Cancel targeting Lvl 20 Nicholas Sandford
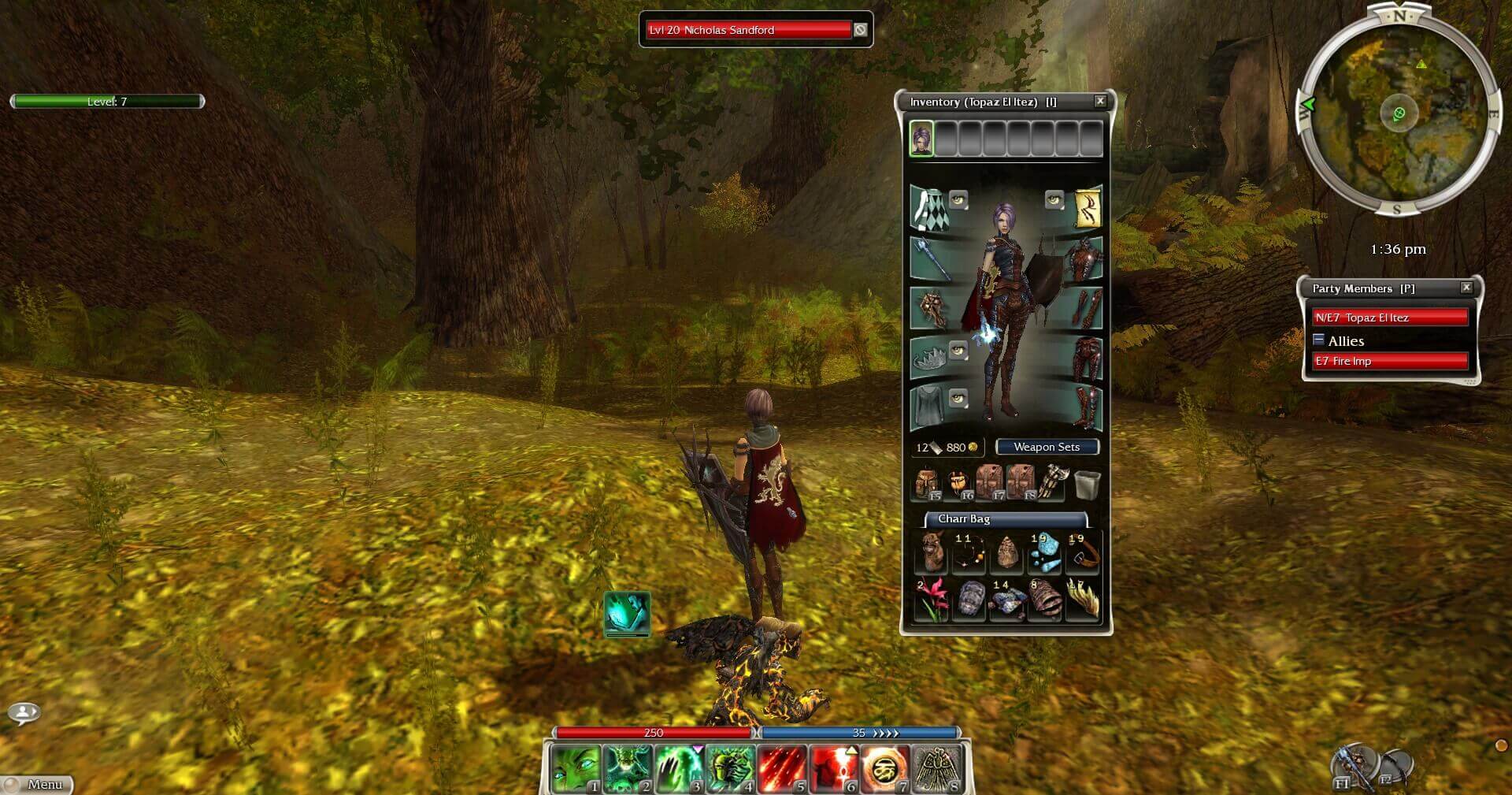The height and width of the screenshot is (795, 1512). tap(861, 30)
